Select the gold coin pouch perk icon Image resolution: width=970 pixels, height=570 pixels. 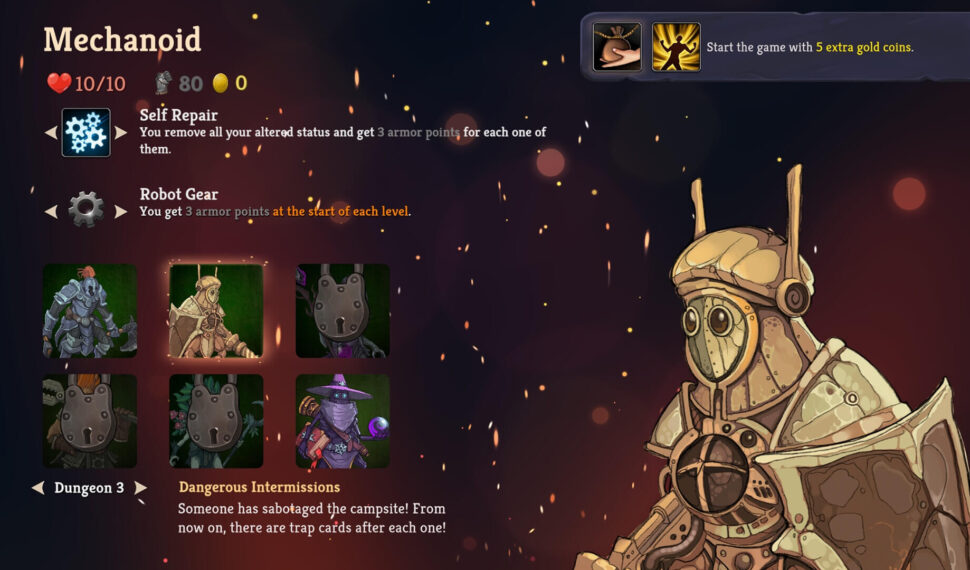point(617,47)
